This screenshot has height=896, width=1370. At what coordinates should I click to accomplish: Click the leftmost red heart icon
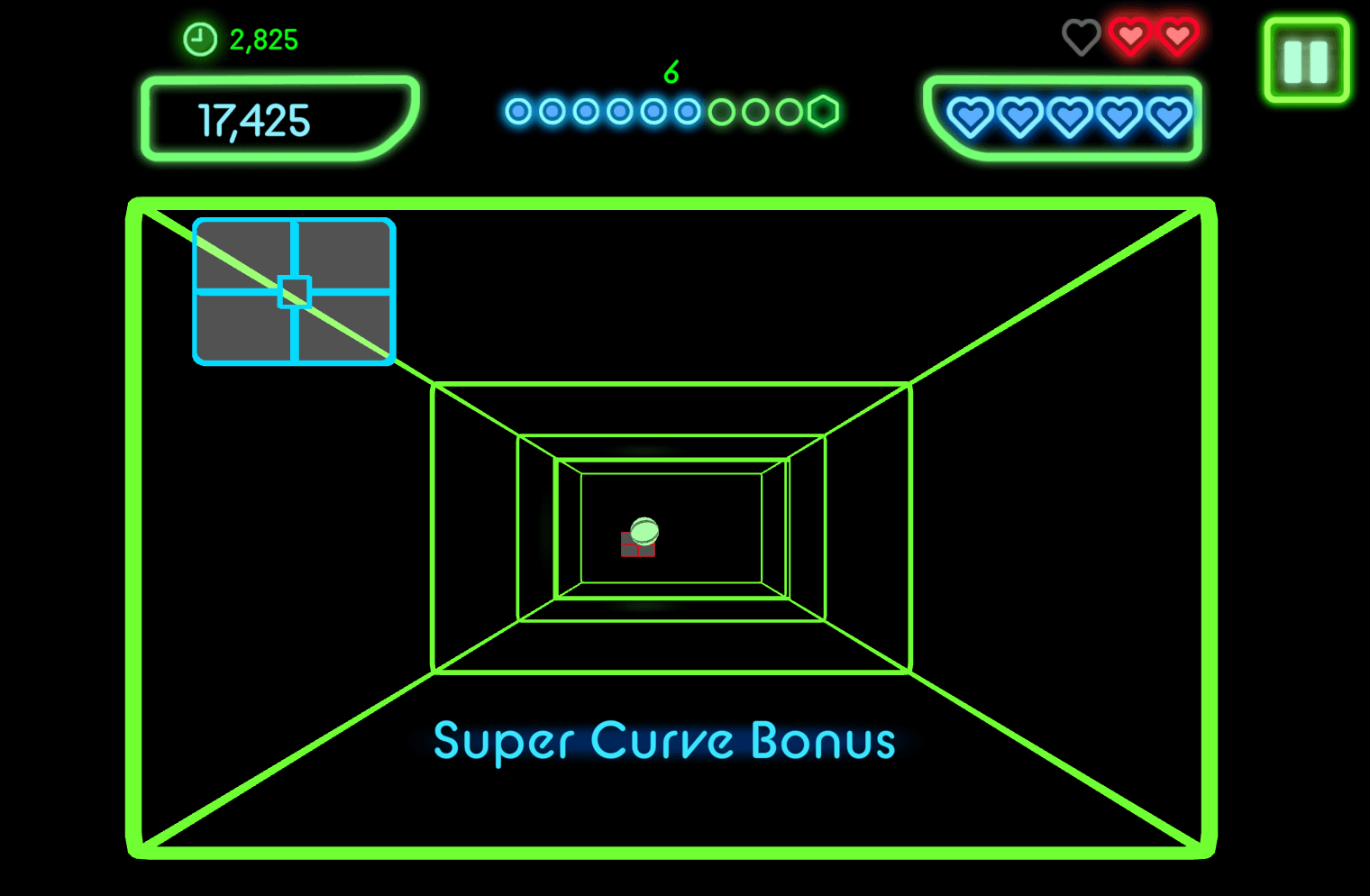1130,36
